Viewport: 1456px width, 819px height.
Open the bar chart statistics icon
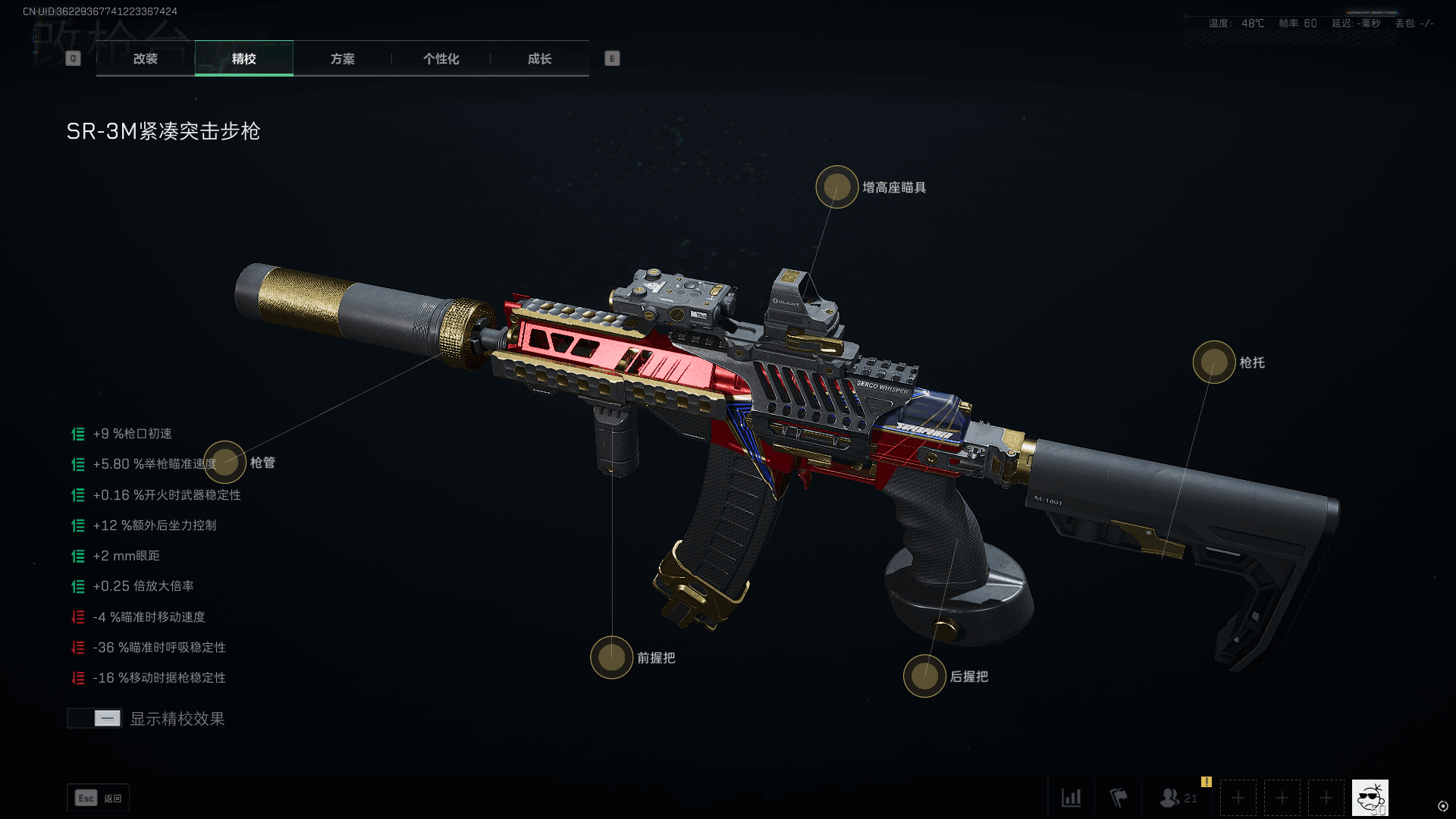(x=1071, y=798)
